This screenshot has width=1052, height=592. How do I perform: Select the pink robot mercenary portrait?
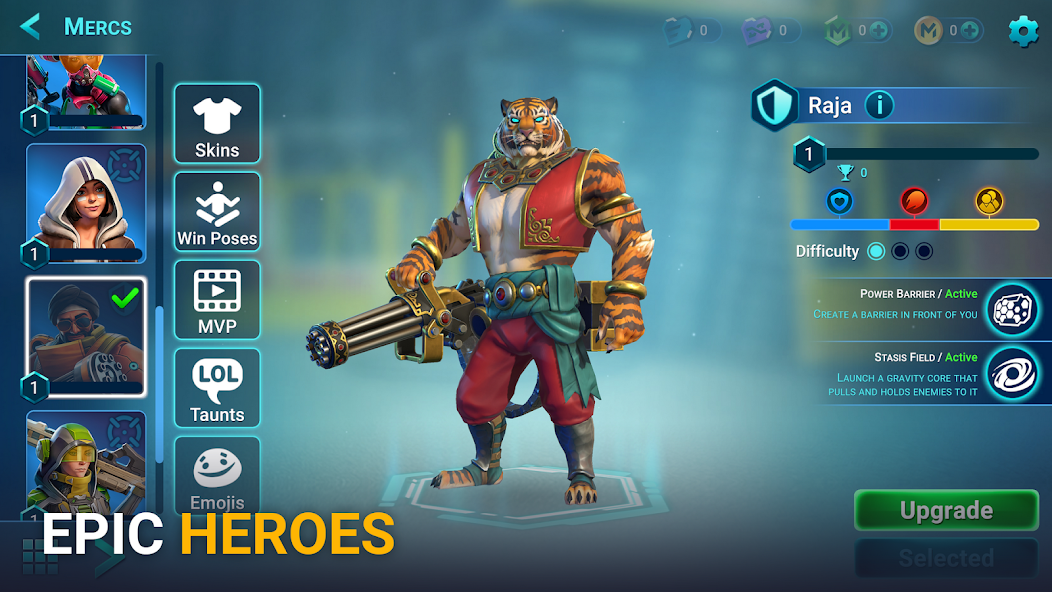pos(86,90)
